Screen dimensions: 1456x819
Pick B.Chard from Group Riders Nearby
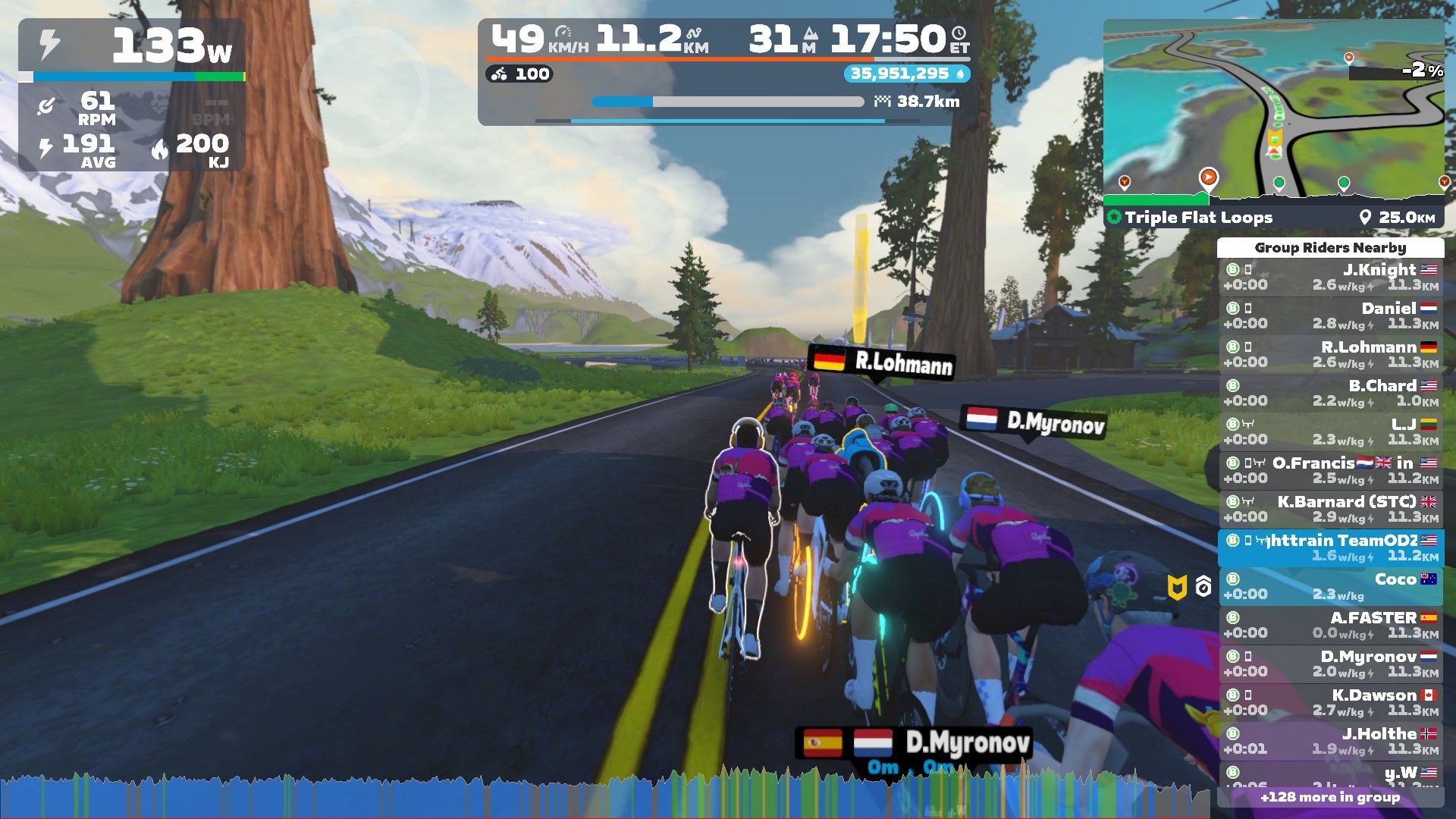click(x=1331, y=393)
